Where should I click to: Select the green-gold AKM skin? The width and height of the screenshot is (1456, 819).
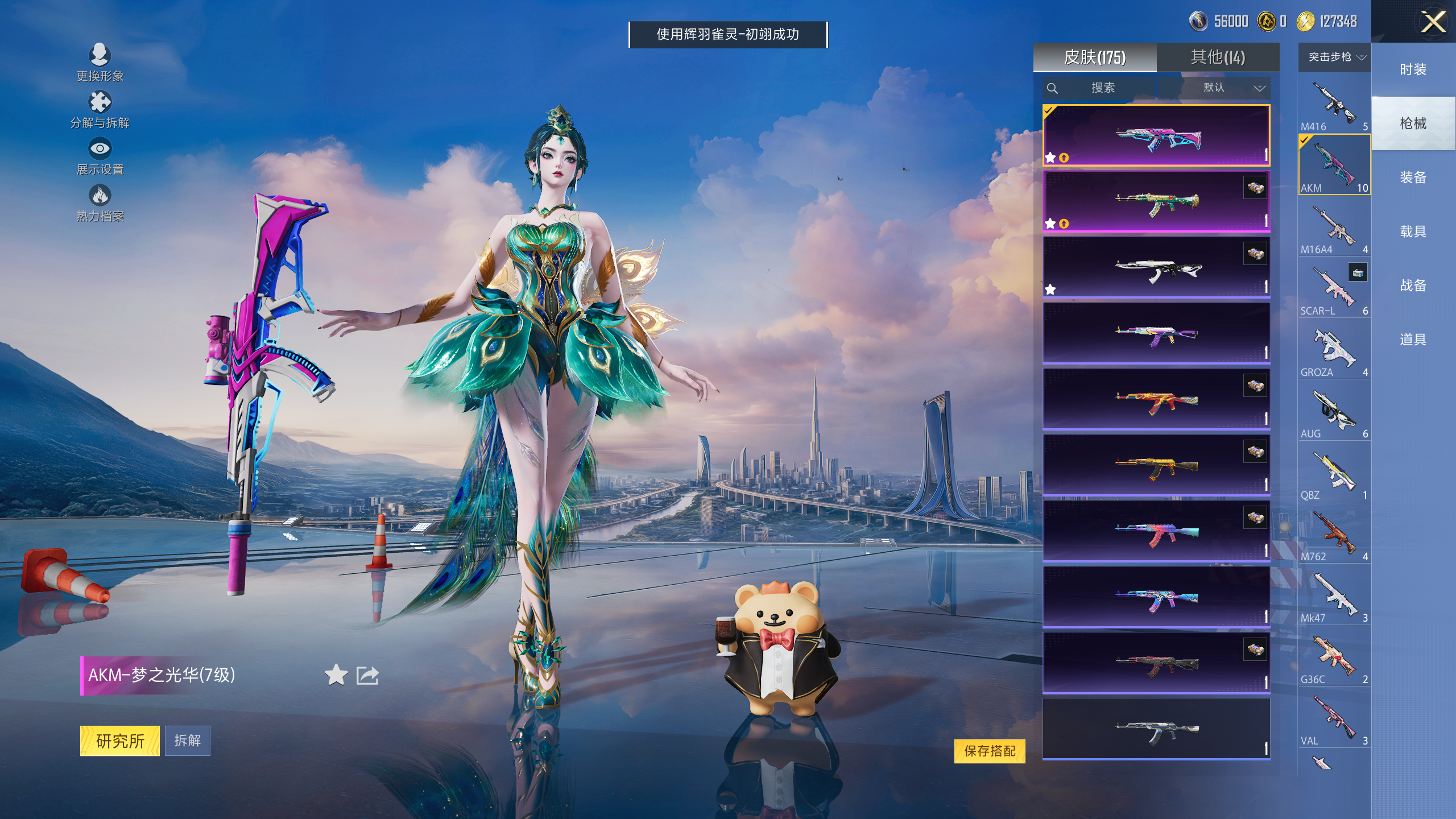[1156, 201]
